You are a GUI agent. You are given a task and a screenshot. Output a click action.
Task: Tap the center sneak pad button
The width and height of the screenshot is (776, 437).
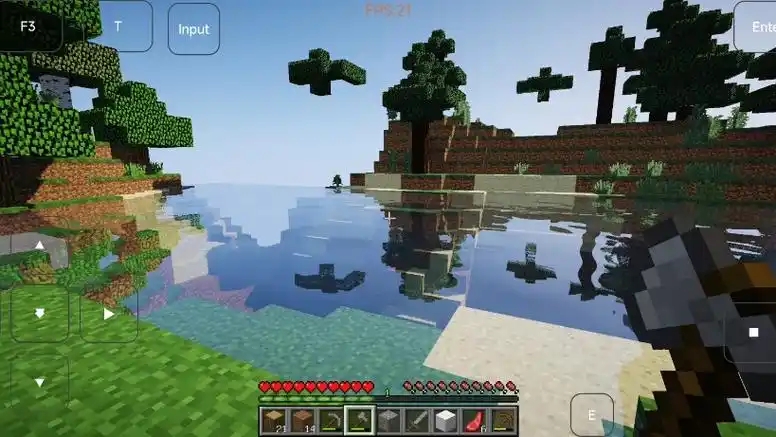(x=39, y=313)
